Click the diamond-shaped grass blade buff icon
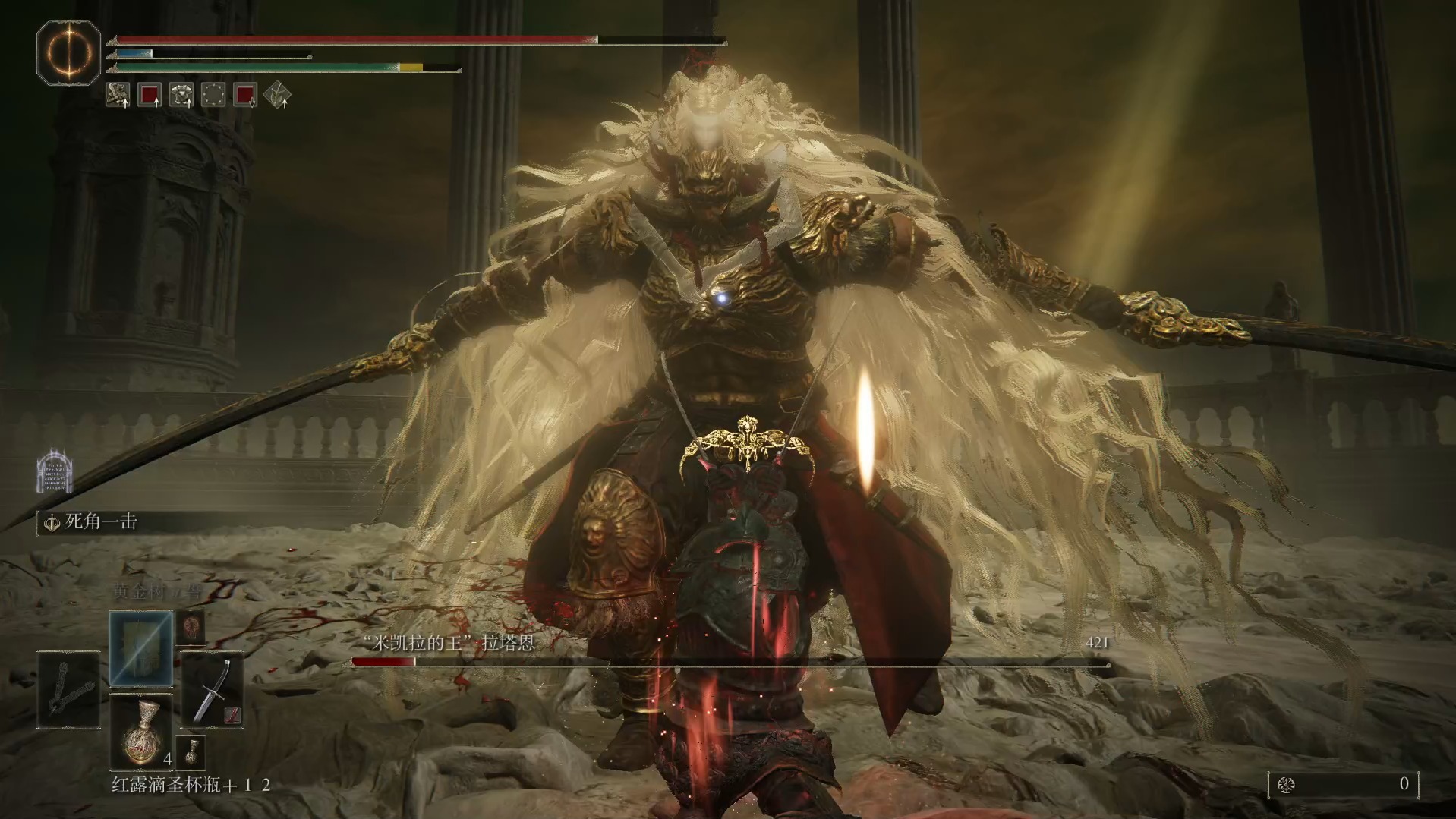Image resolution: width=1456 pixels, height=819 pixels. point(277,95)
